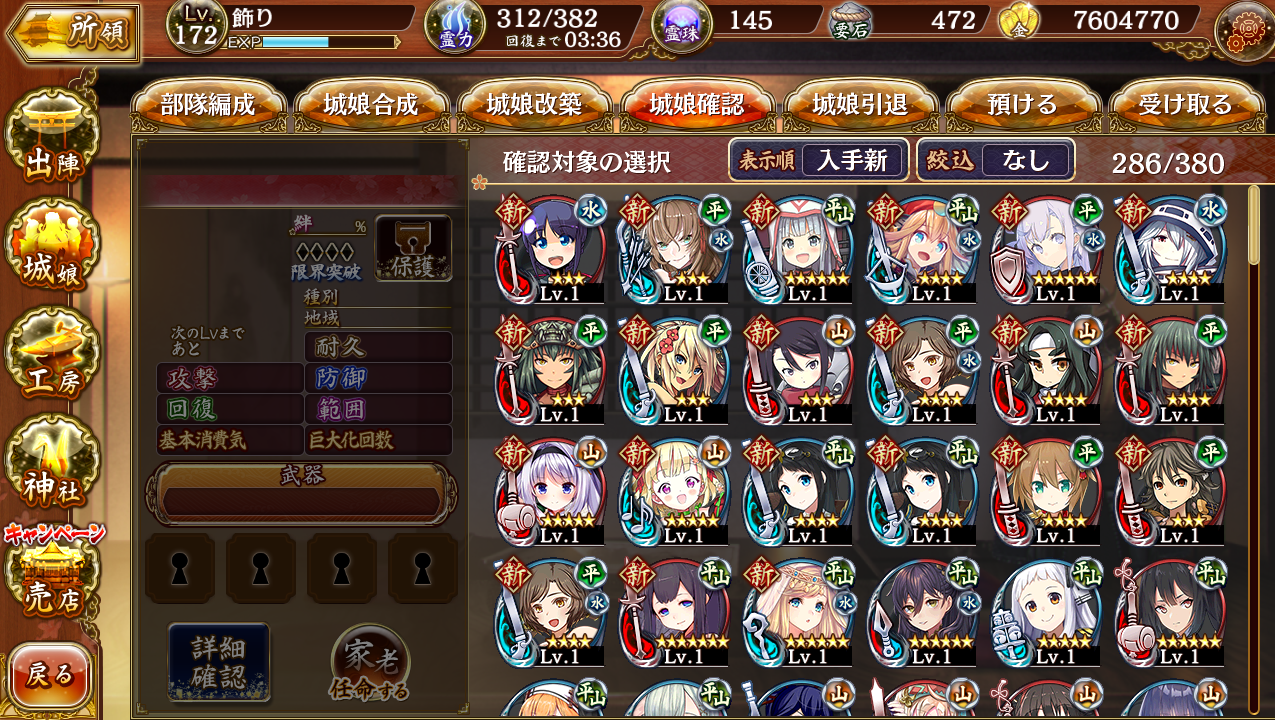
Task: Change the 表示順 sort order
Action: pos(818,160)
